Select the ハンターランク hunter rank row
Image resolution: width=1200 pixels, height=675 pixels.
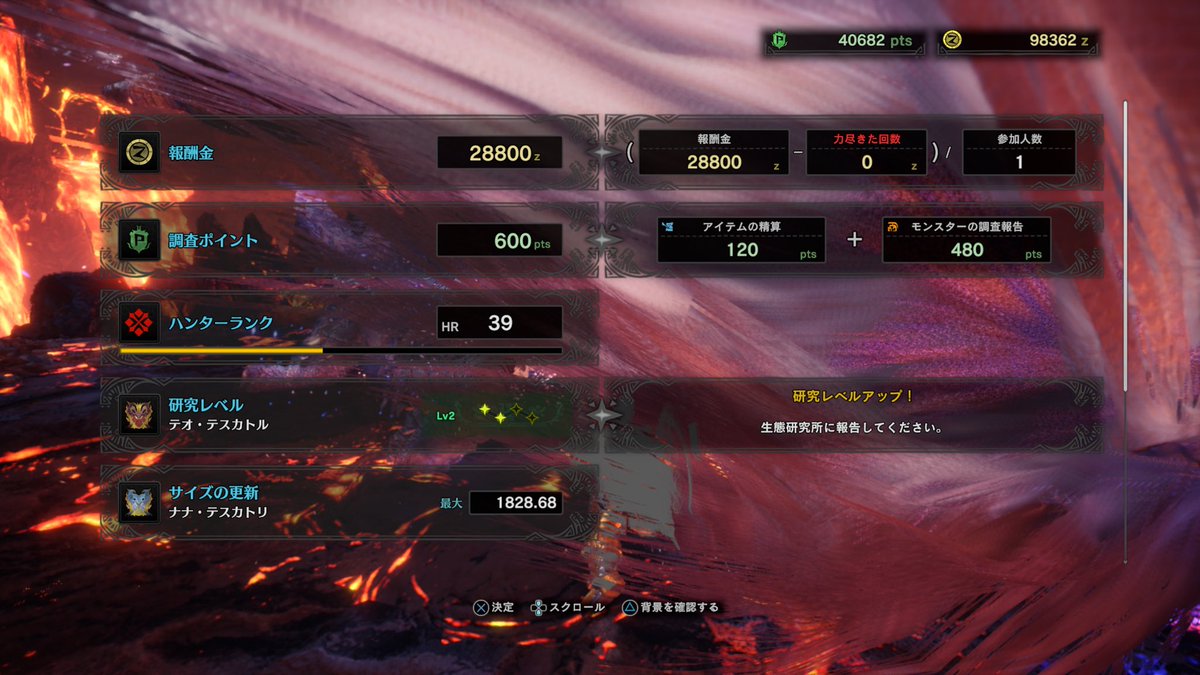tap(349, 323)
